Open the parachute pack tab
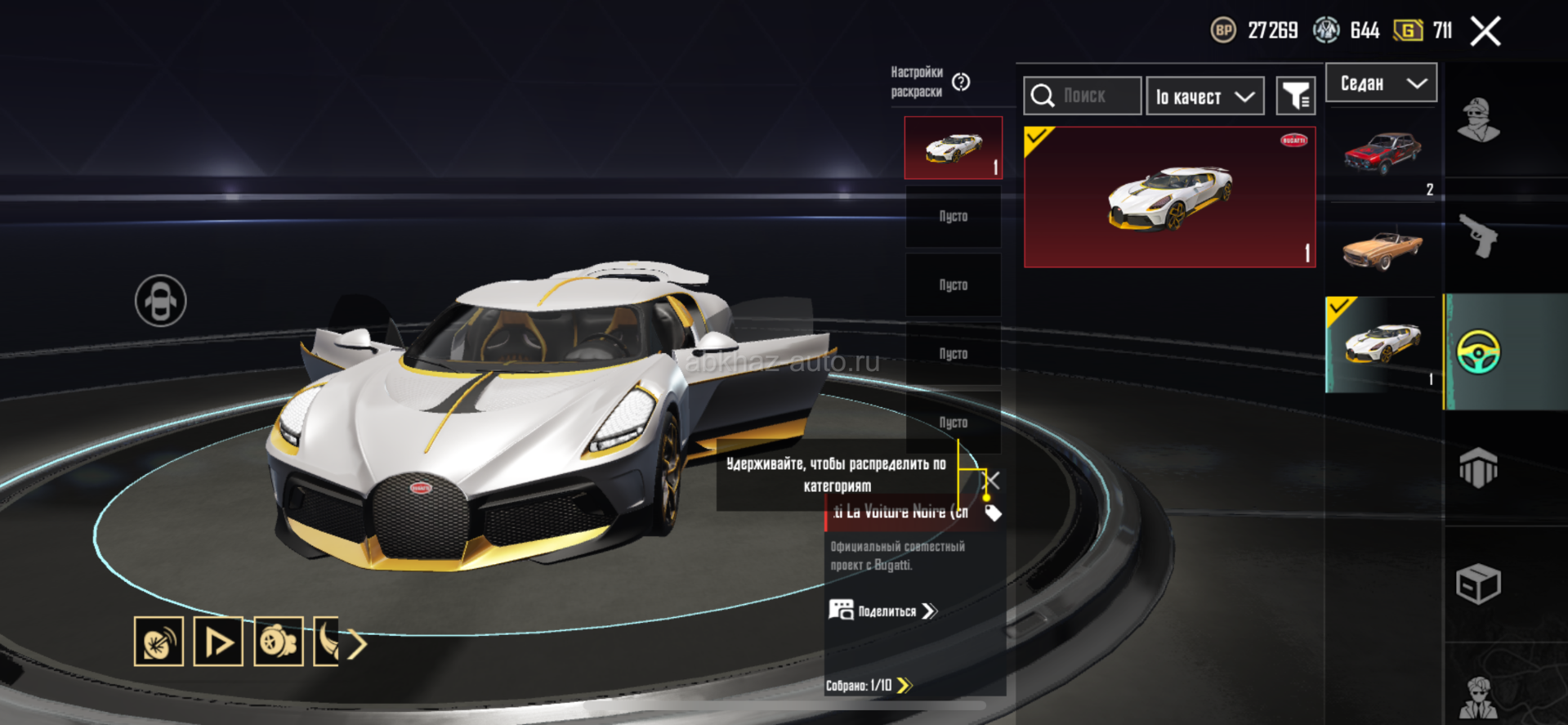Screen dimensions: 1568x725 [x=1478, y=468]
